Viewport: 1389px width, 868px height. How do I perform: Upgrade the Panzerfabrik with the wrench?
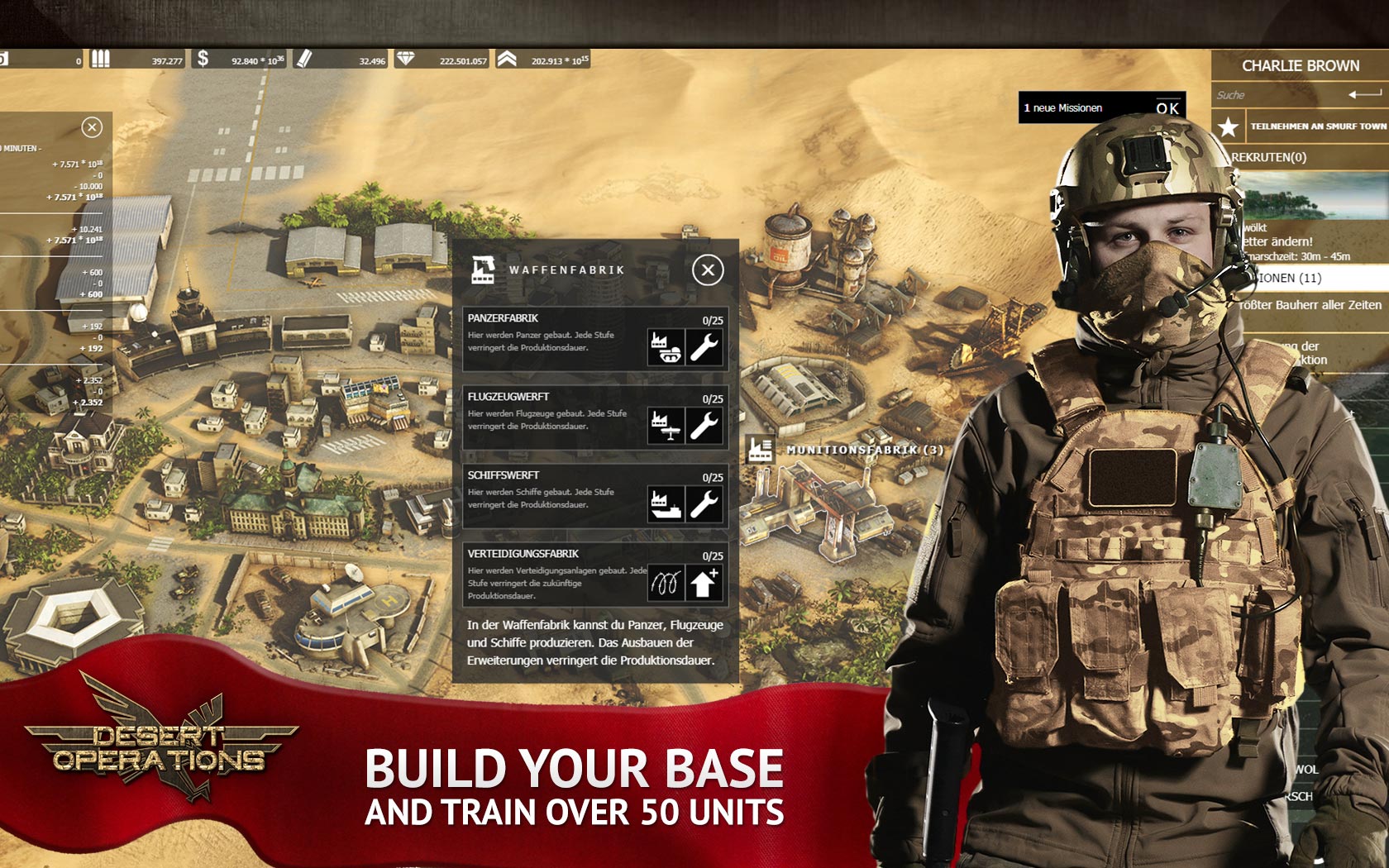point(705,347)
